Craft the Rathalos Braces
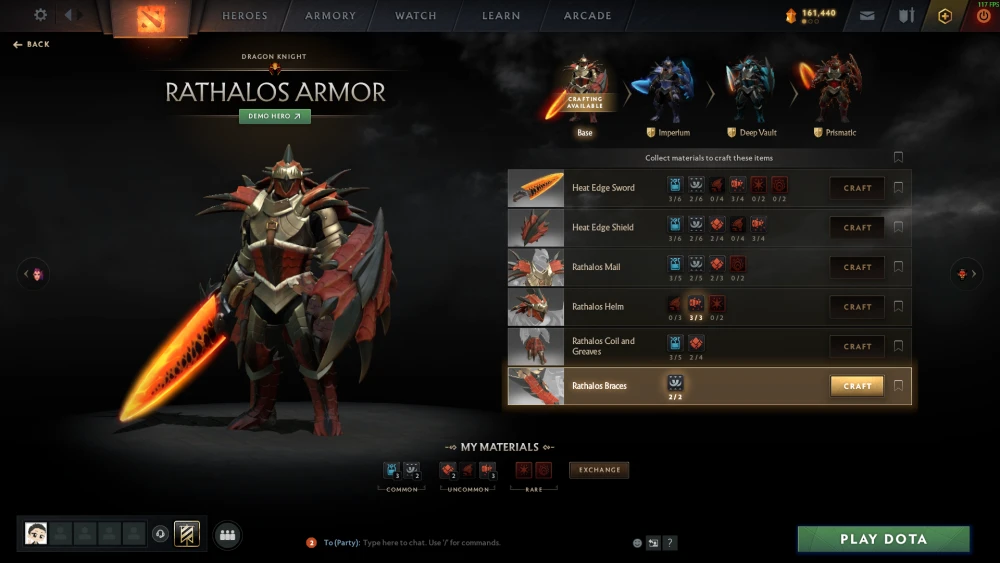 [857, 386]
